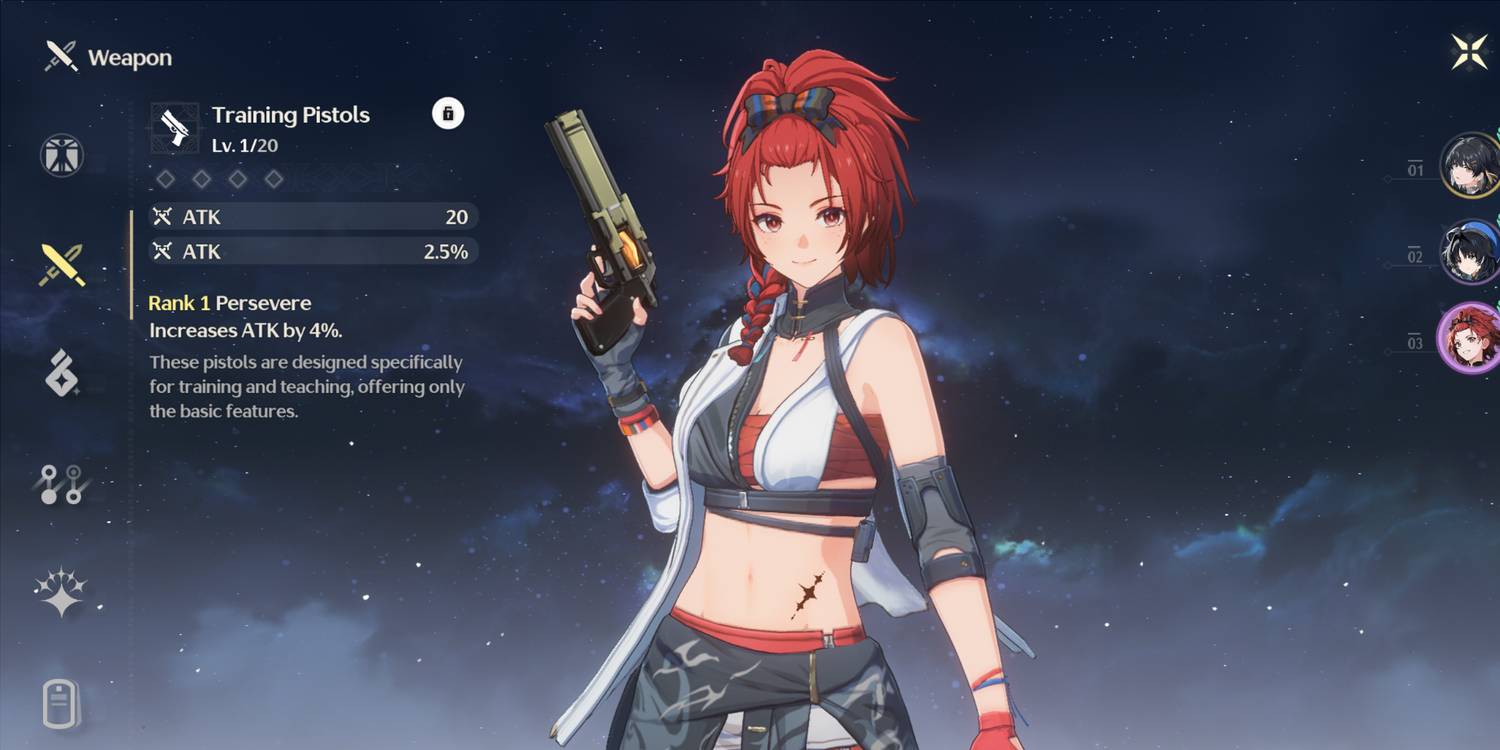Choose the red-haired third party portrait
The image size is (1500, 750).
coord(1469,338)
